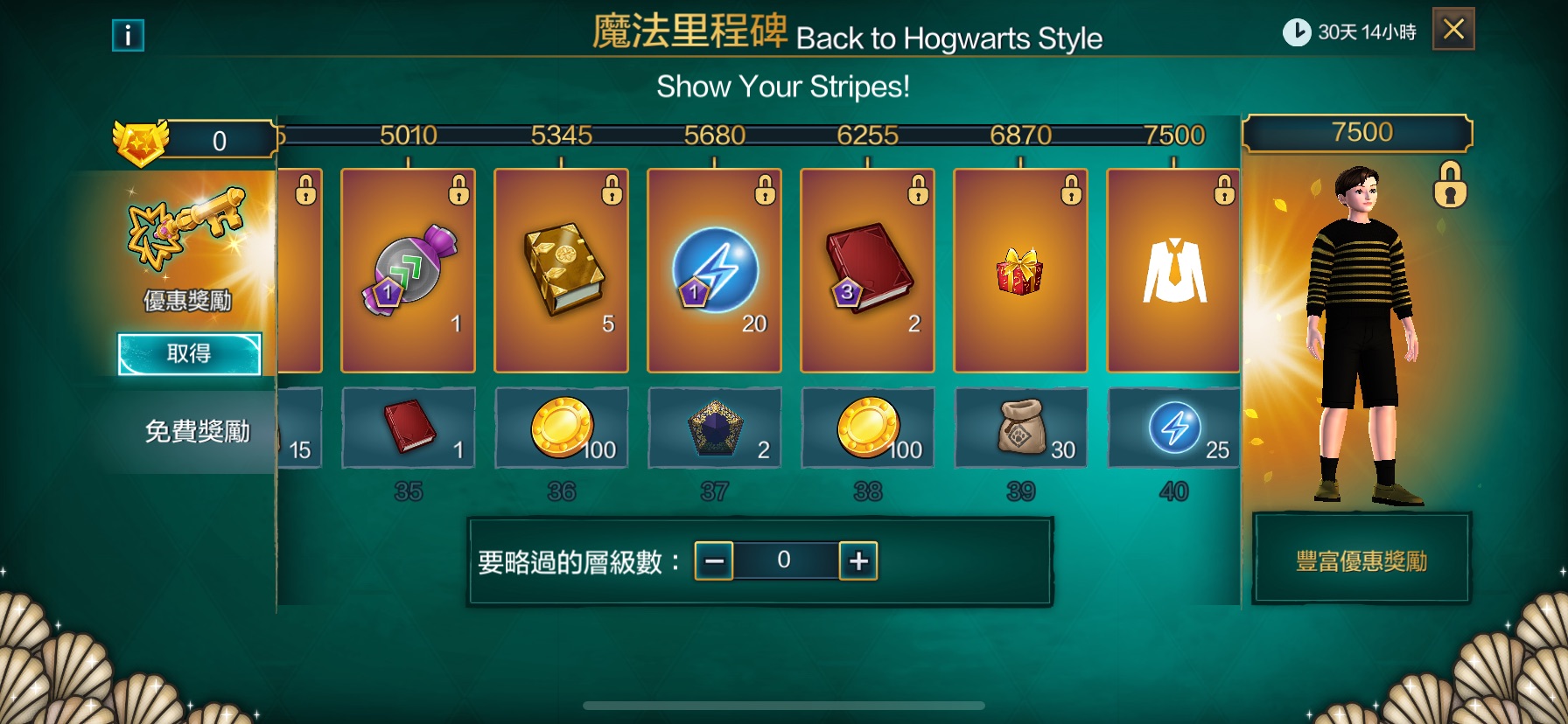The width and height of the screenshot is (1568, 724).
Task: Select the red book premium reward
Action: tap(867, 271)
